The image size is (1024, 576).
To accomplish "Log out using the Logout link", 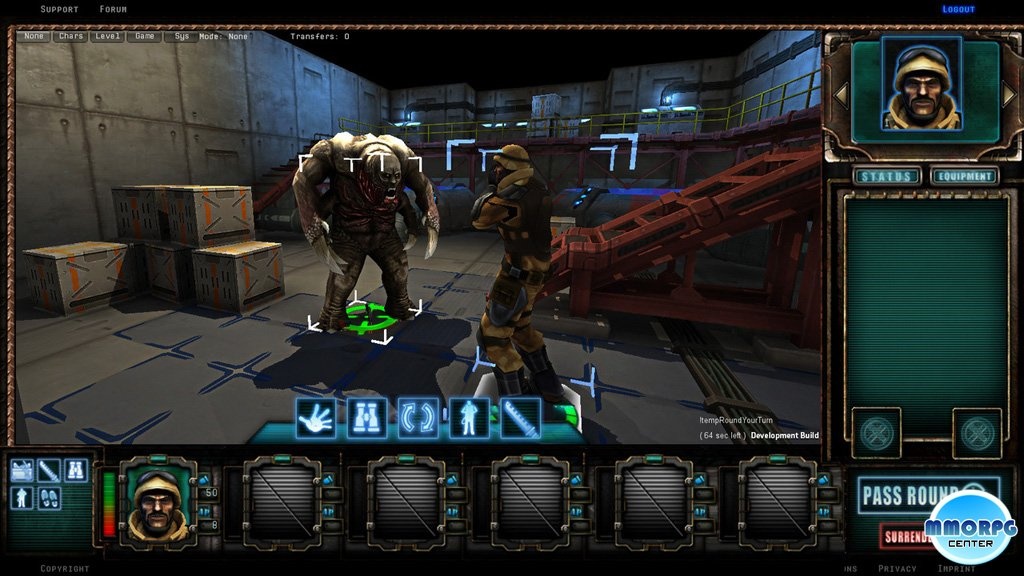I will click(958, 9).
